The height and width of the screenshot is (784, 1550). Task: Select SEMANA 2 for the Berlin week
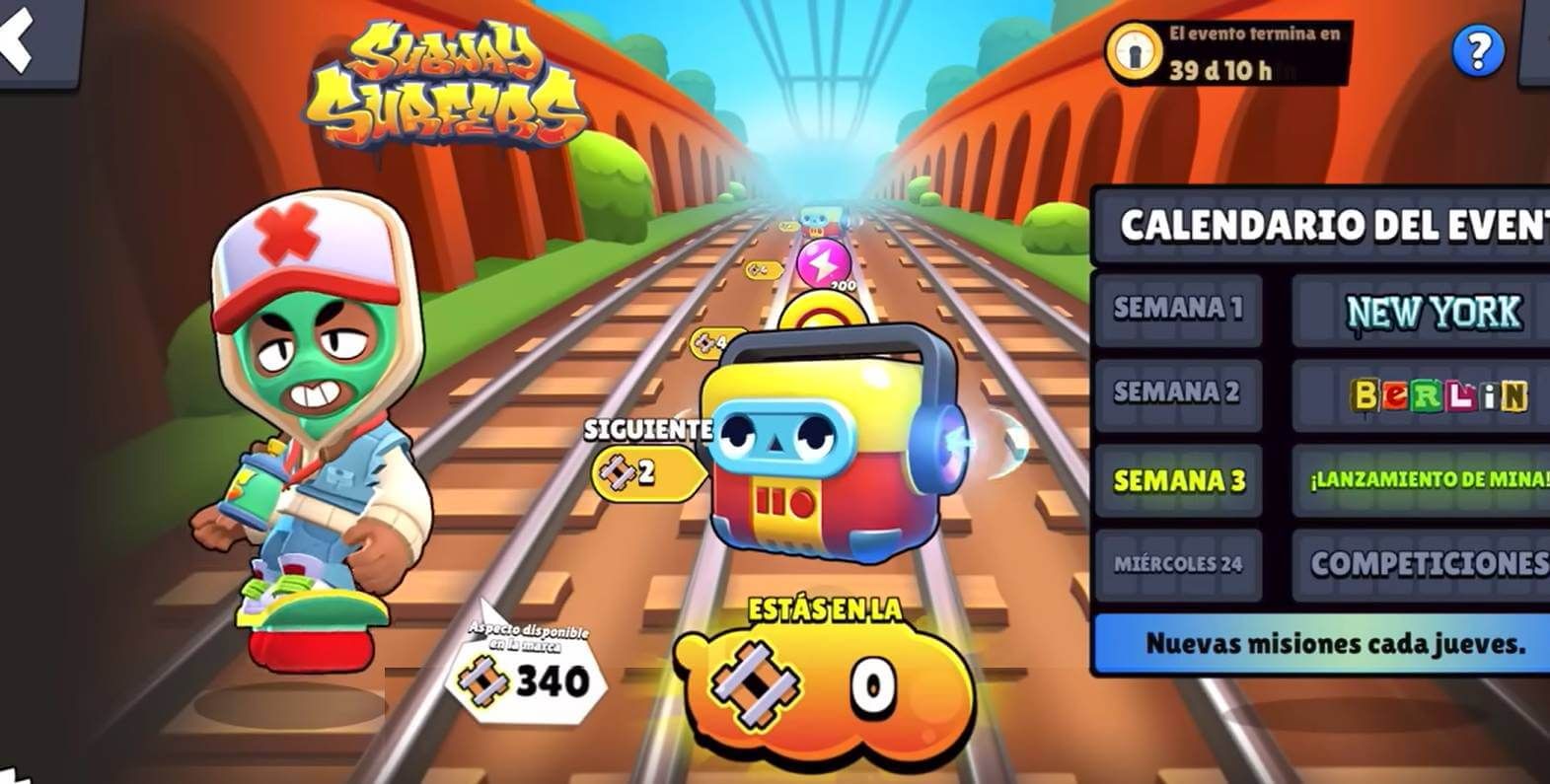click(1177, 394)
